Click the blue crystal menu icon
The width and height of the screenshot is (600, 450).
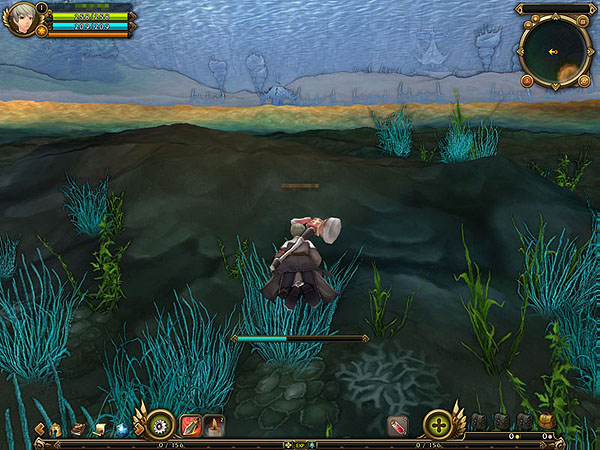tap(120, 429)
